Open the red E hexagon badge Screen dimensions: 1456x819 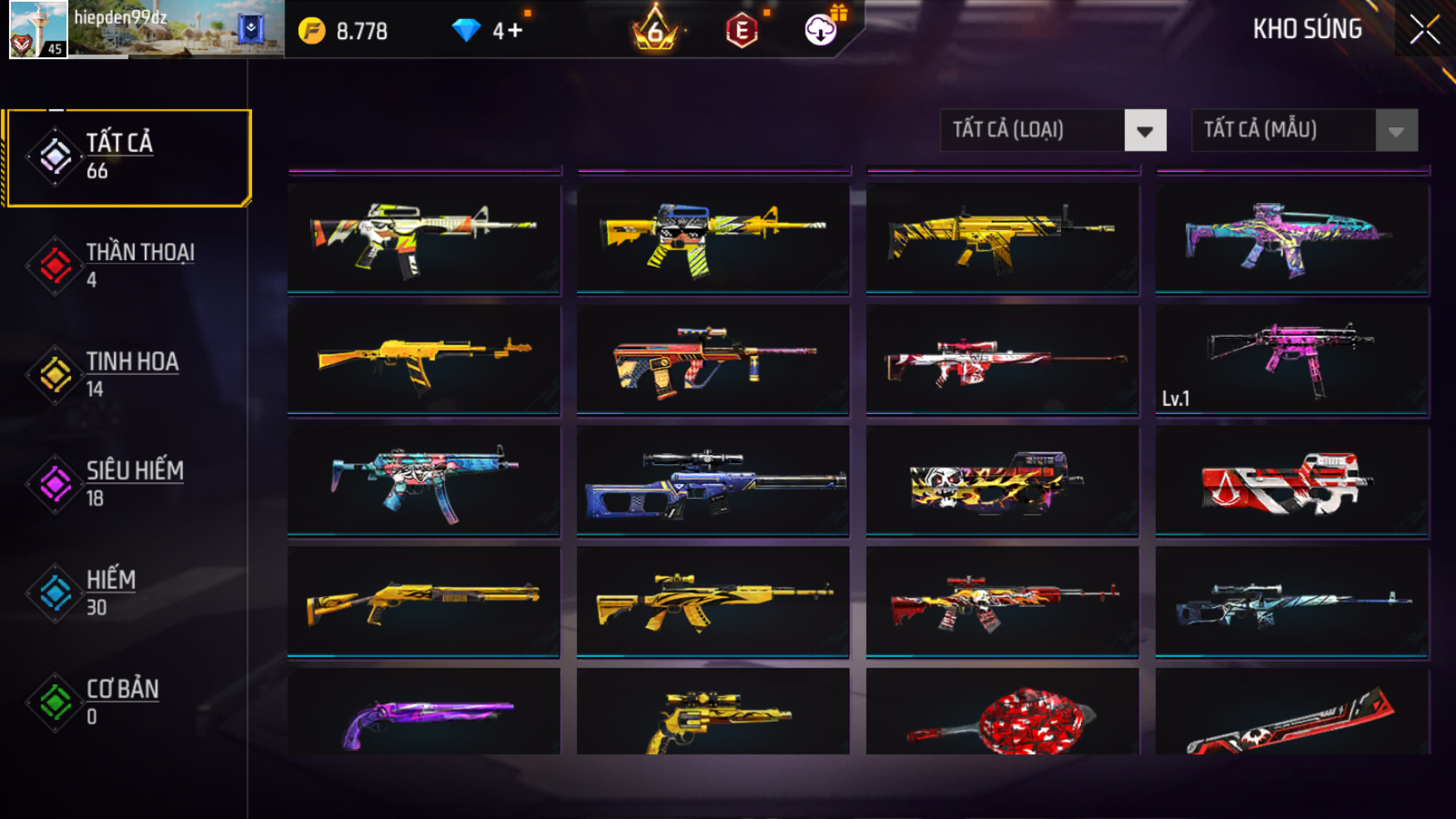click(742, 32)
